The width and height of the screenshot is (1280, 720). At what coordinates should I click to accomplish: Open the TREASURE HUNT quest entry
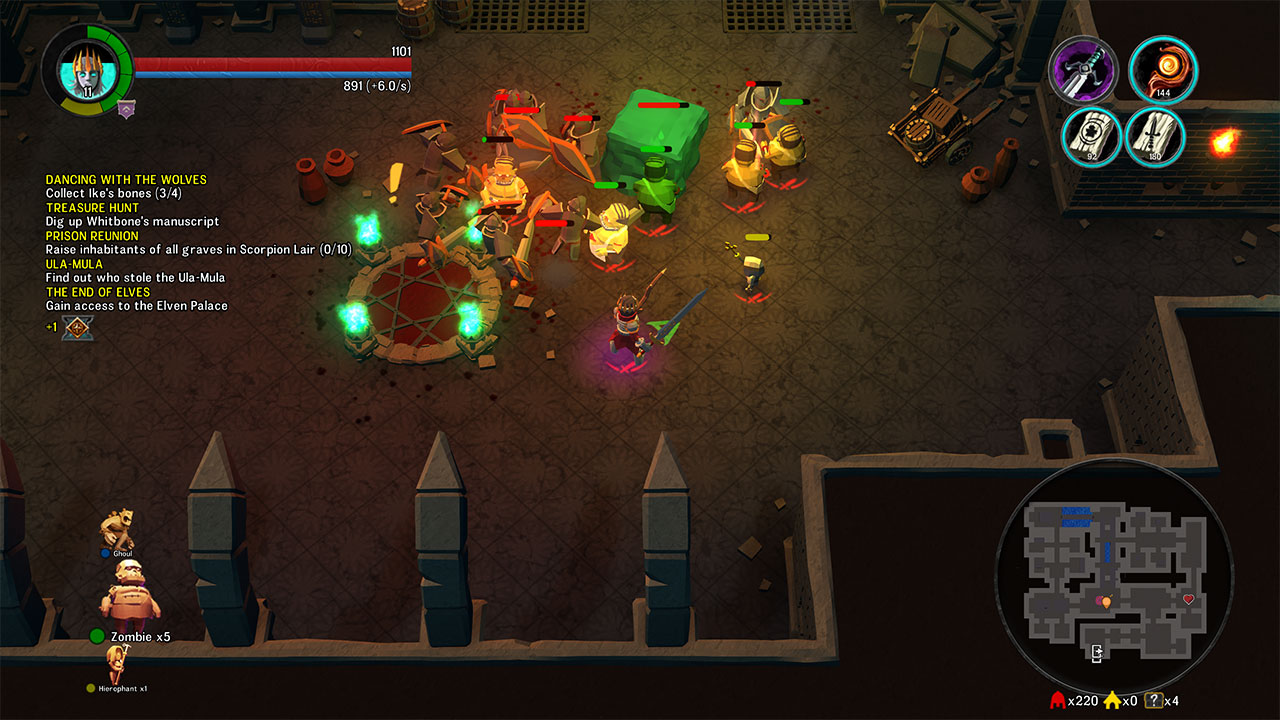point(91,207)
